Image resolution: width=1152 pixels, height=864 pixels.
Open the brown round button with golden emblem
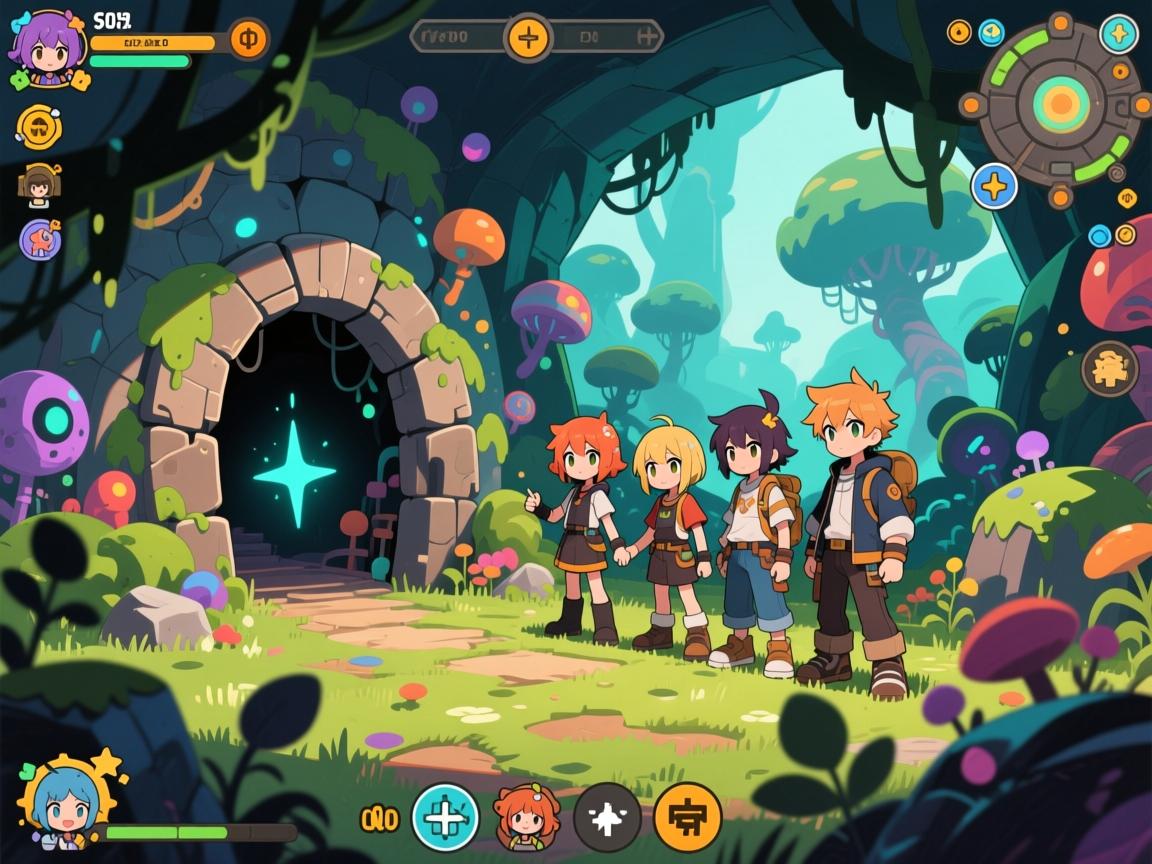click(1110, 369)
